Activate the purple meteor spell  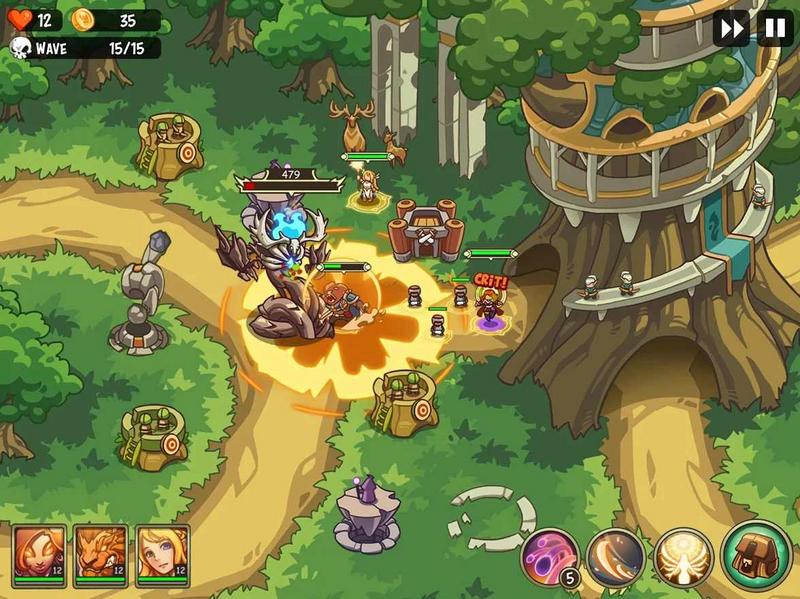551,556
